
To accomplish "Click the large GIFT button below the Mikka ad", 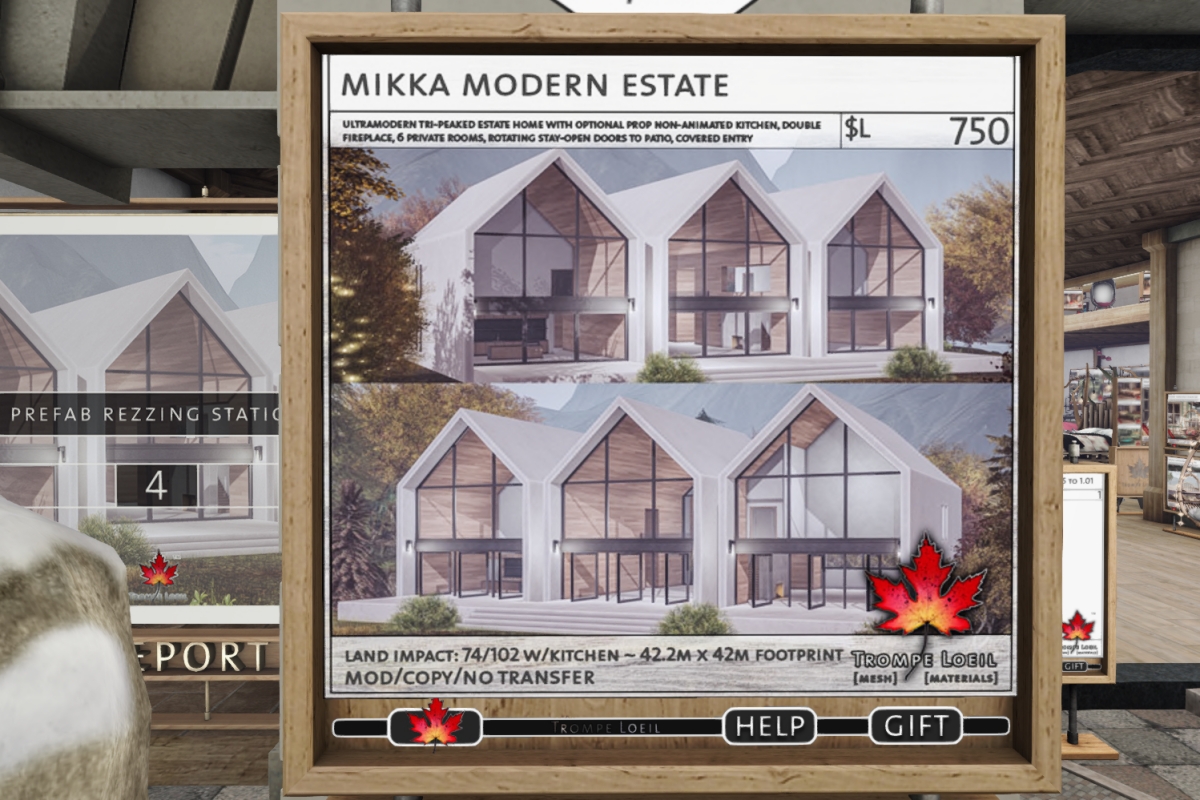I will [x=915, y=726].
